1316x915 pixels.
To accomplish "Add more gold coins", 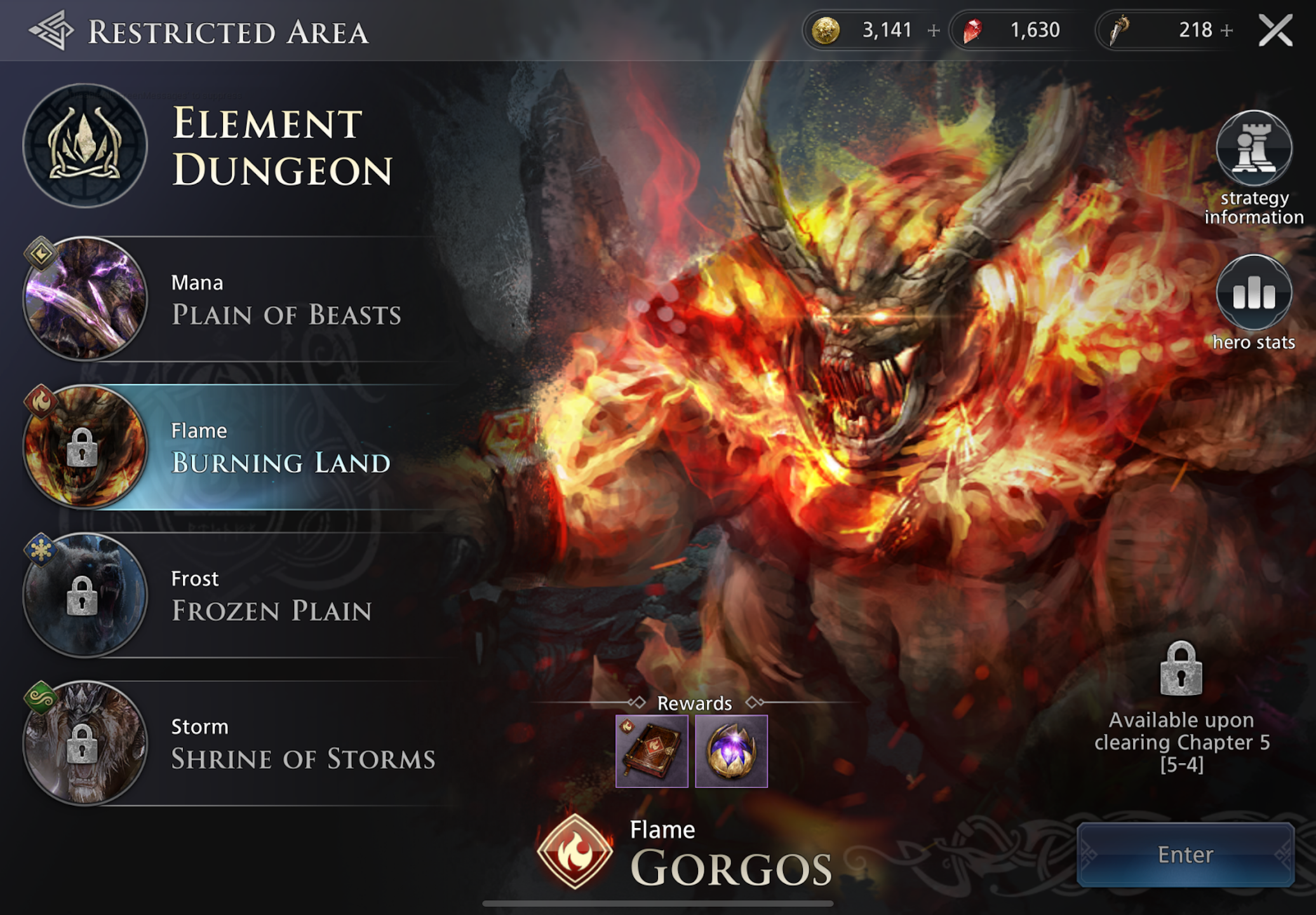I will pyautogui.click(x=934, y=30).
